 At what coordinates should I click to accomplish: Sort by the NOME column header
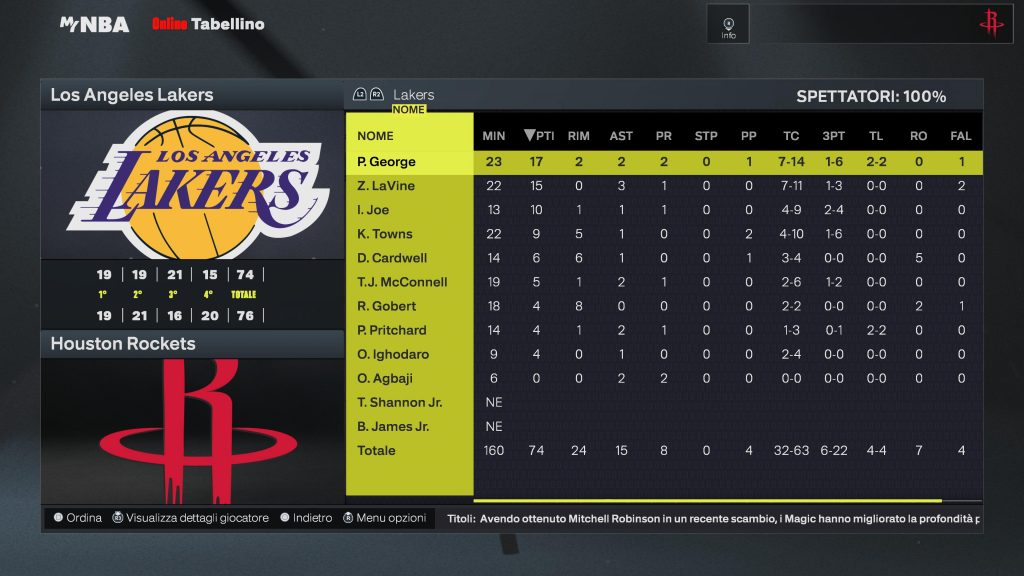coord(375,136)
